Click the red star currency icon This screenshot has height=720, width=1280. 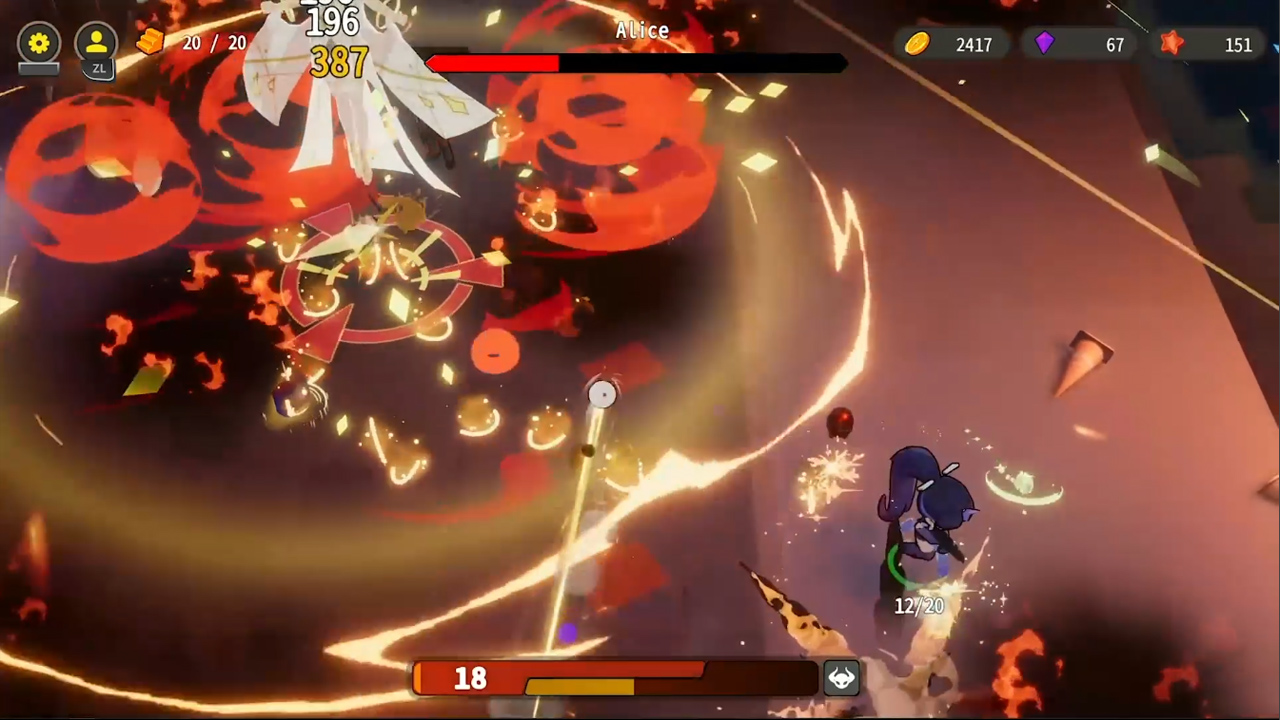1172,44
